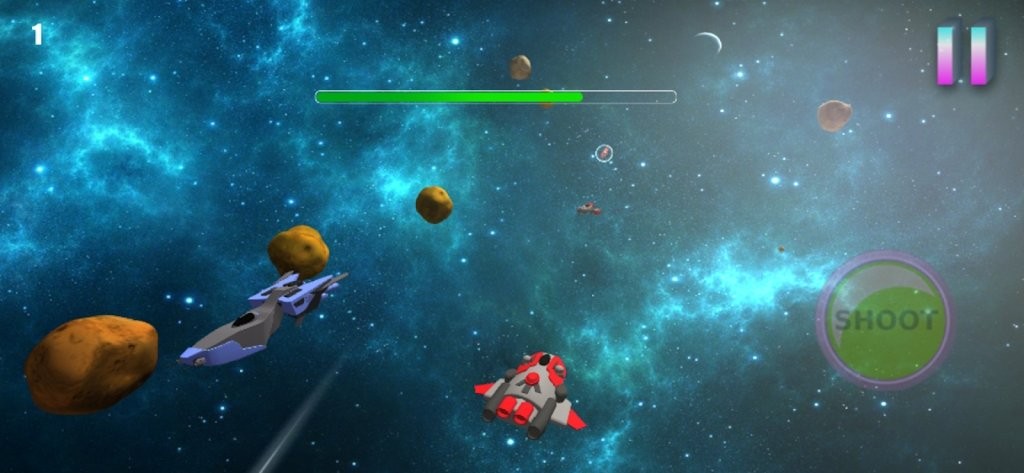Image resolution: width=1024 pixels, height=473 pixels.
Task: Tap the green SHOOT button
Action: click(885, 320)
